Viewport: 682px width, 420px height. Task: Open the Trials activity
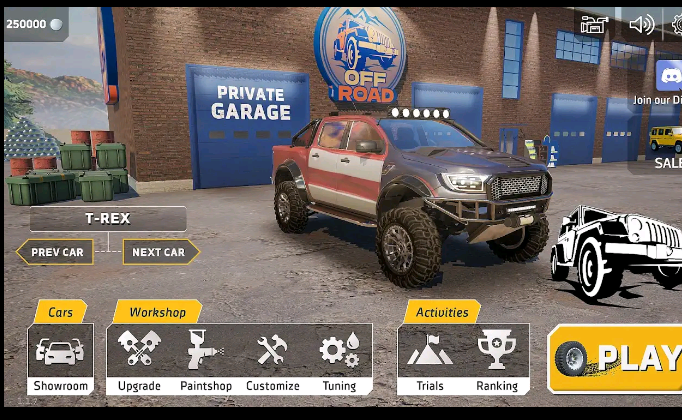click(x=430, y=359)
